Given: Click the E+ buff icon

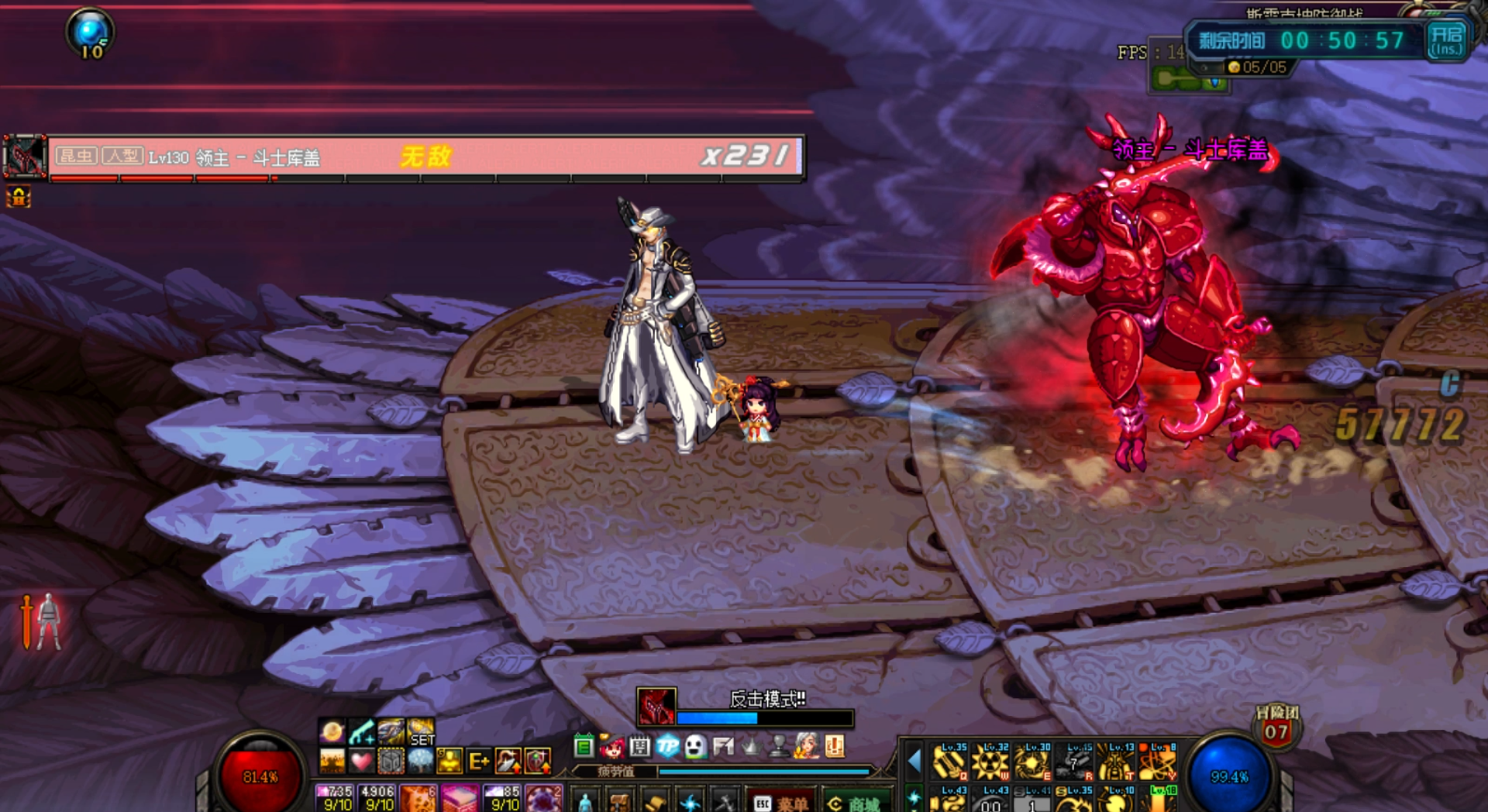Looking at the screenshot, I should pos(479,761).
